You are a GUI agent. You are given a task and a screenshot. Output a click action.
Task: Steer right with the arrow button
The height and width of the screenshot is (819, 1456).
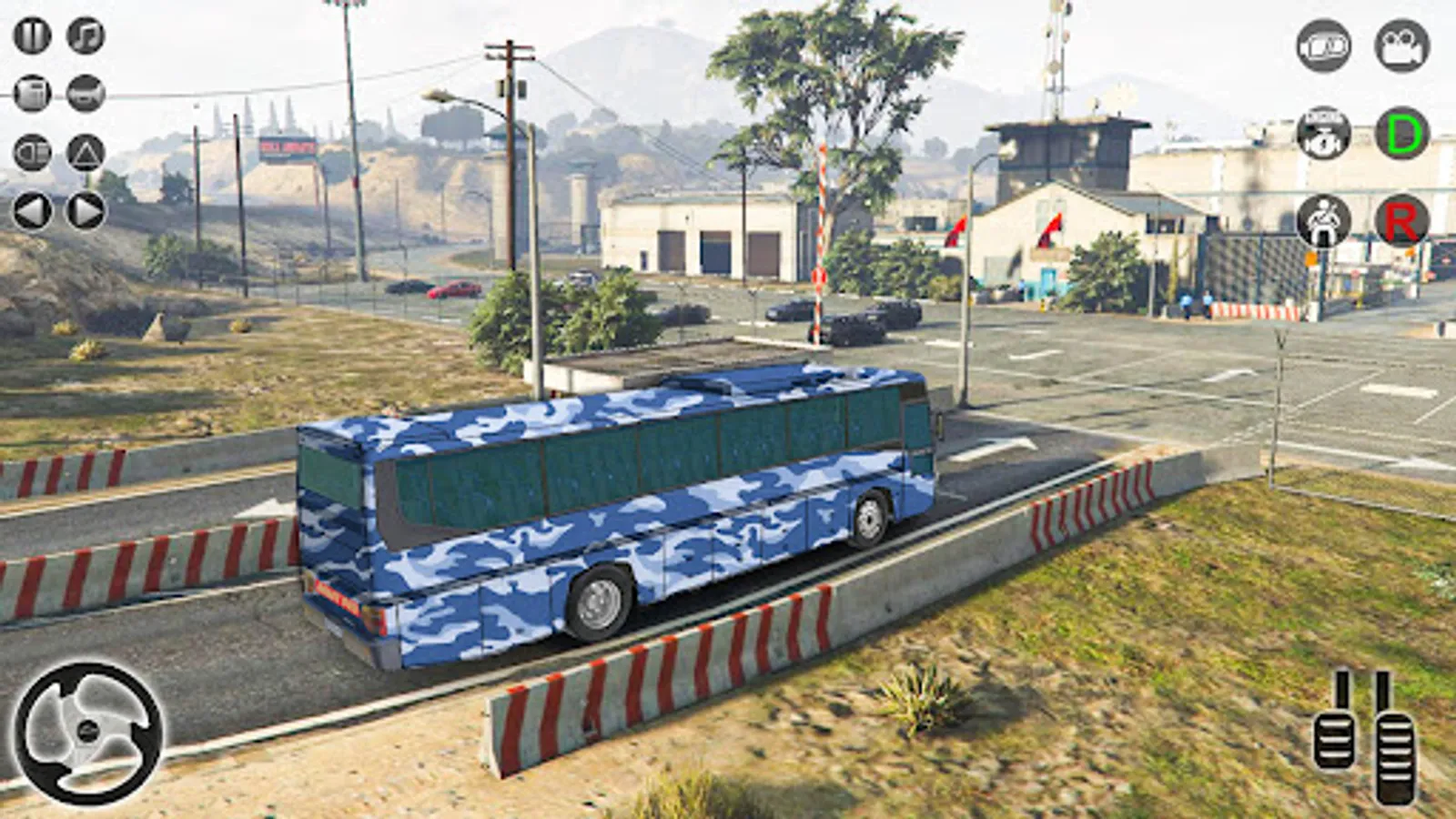(x=85, y=209)
